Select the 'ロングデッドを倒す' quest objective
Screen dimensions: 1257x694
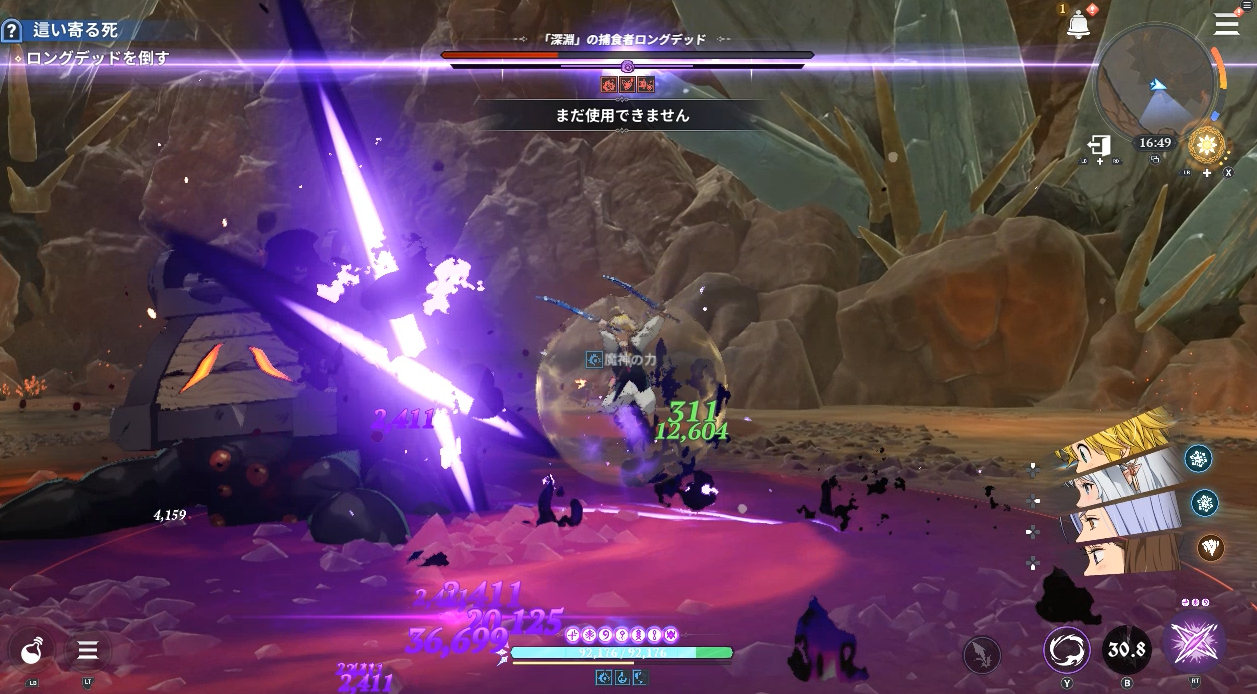97,58
